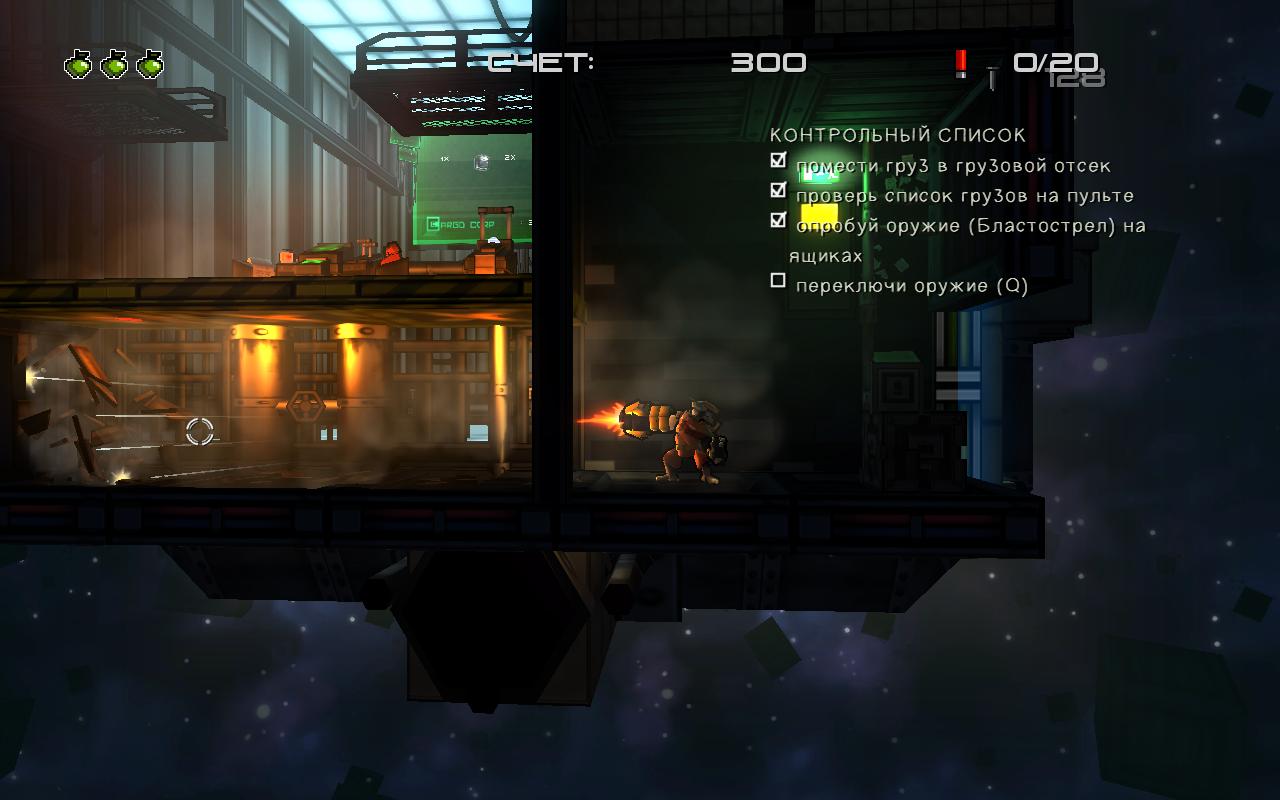Click the "опробуй оружие (Бластострел)" objective
This screenshot has height=800, width=1280.
(x=970, y=227)
